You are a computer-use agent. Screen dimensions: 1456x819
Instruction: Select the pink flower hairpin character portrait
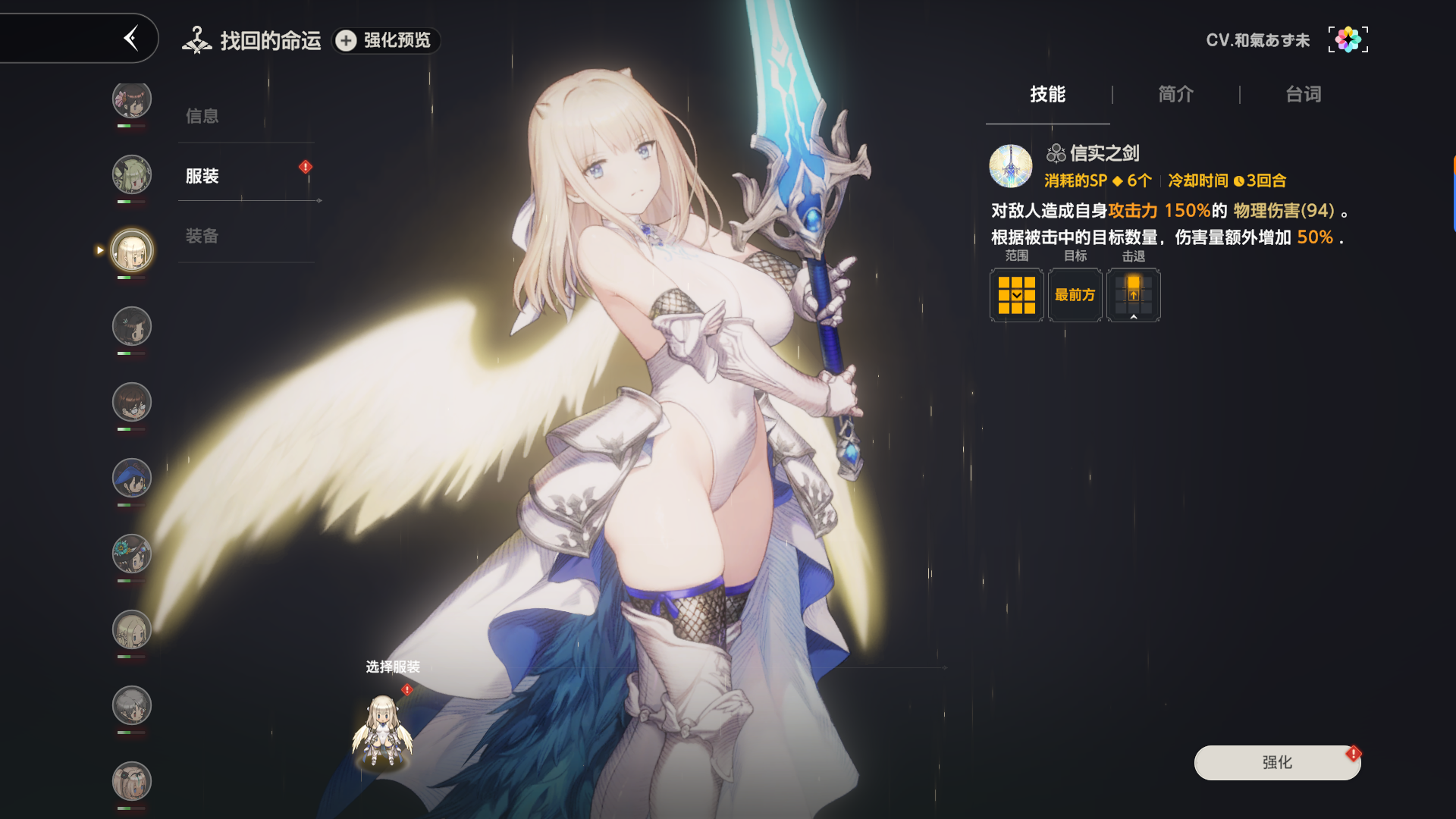click(132, 99)
